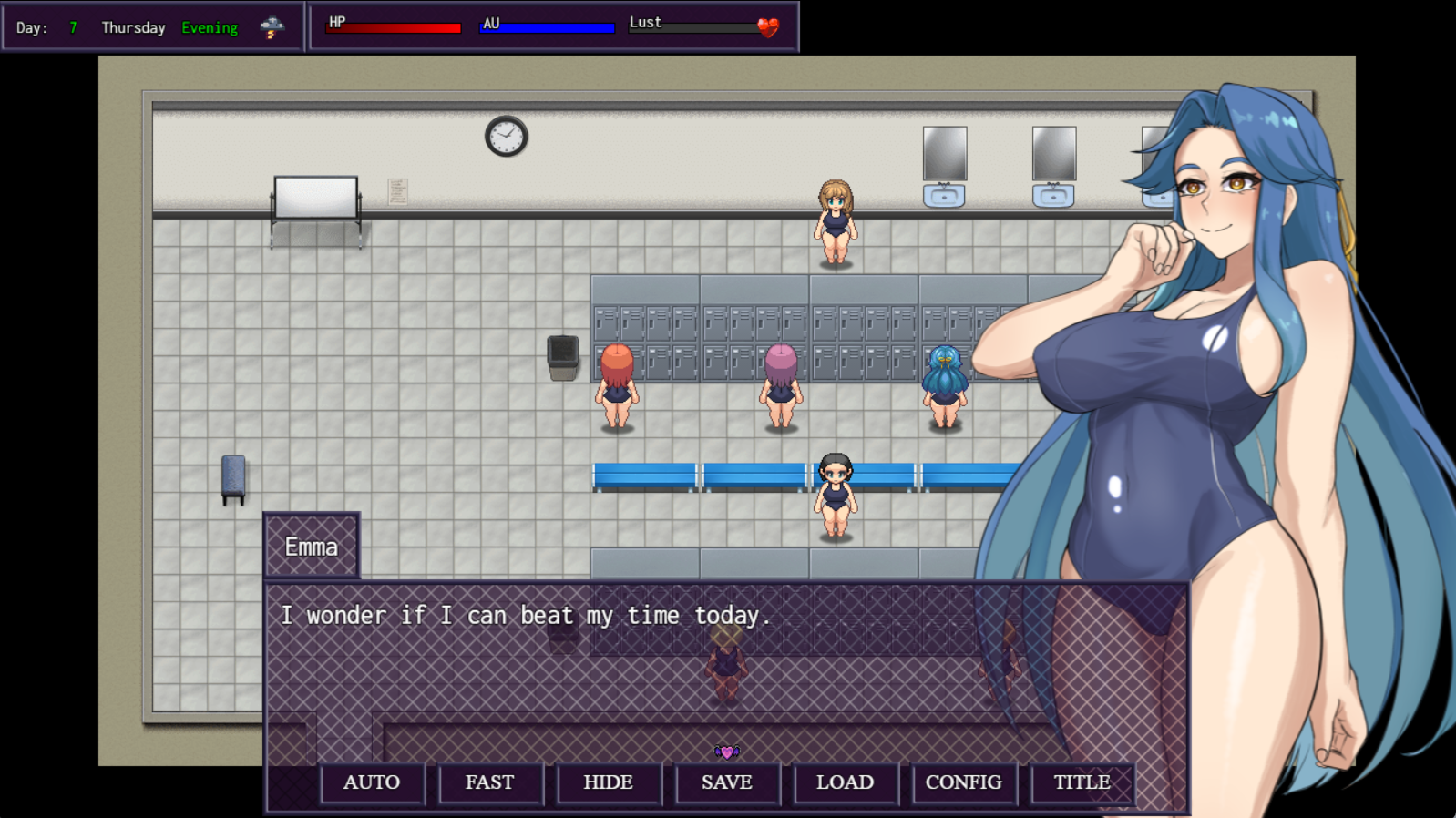
Task: Toggle FAST text mode
Action: click(x=490, y=782)
